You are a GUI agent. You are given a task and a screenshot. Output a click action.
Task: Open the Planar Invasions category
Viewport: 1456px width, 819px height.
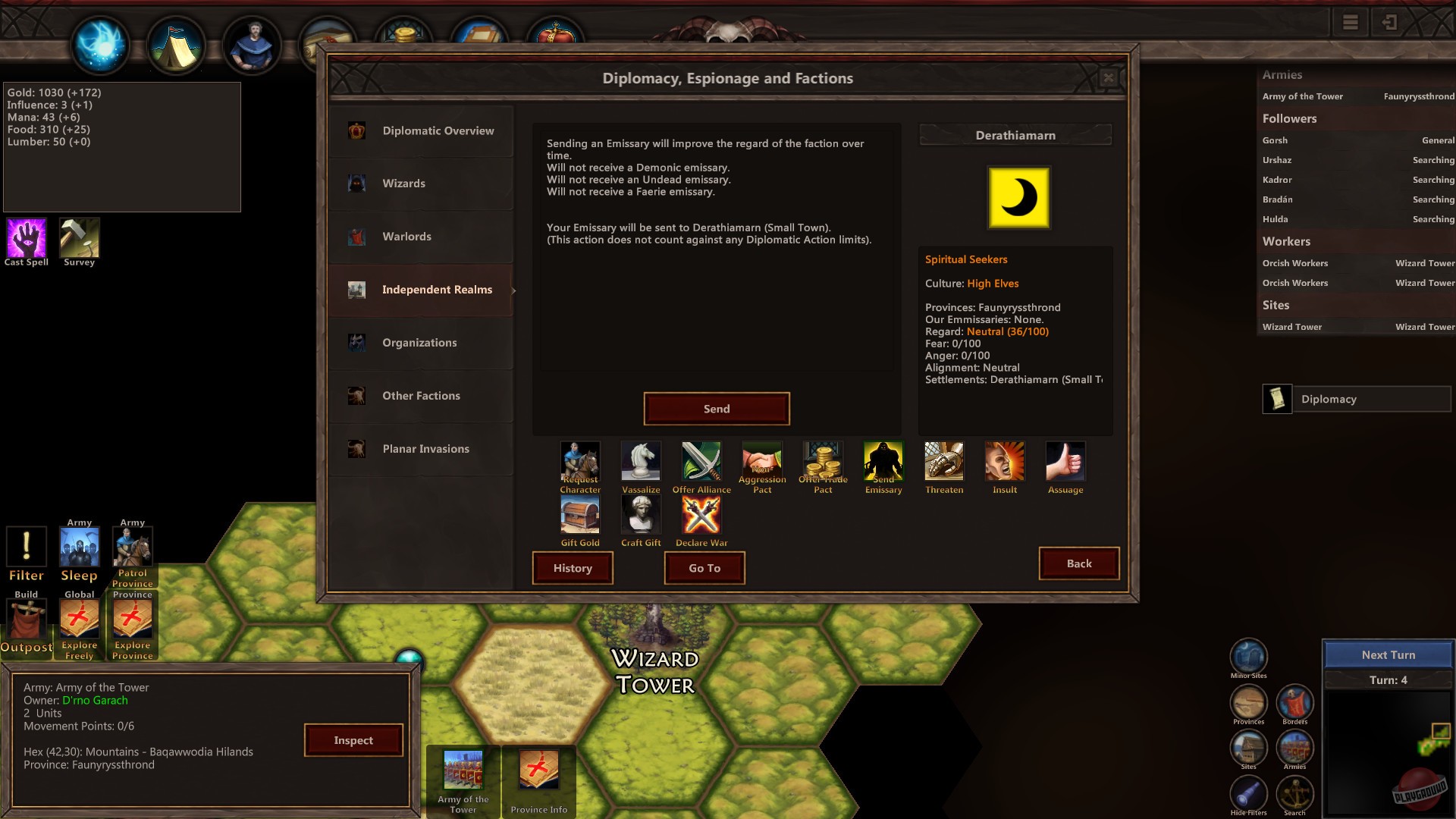tap(425, 449)
